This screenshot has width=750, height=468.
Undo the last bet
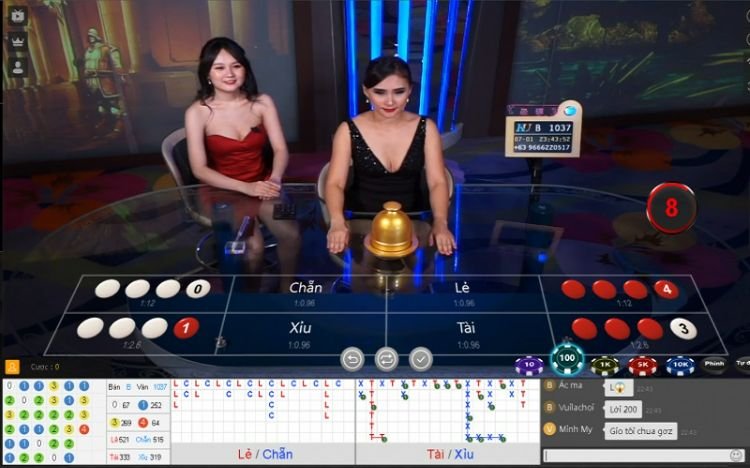352,358
